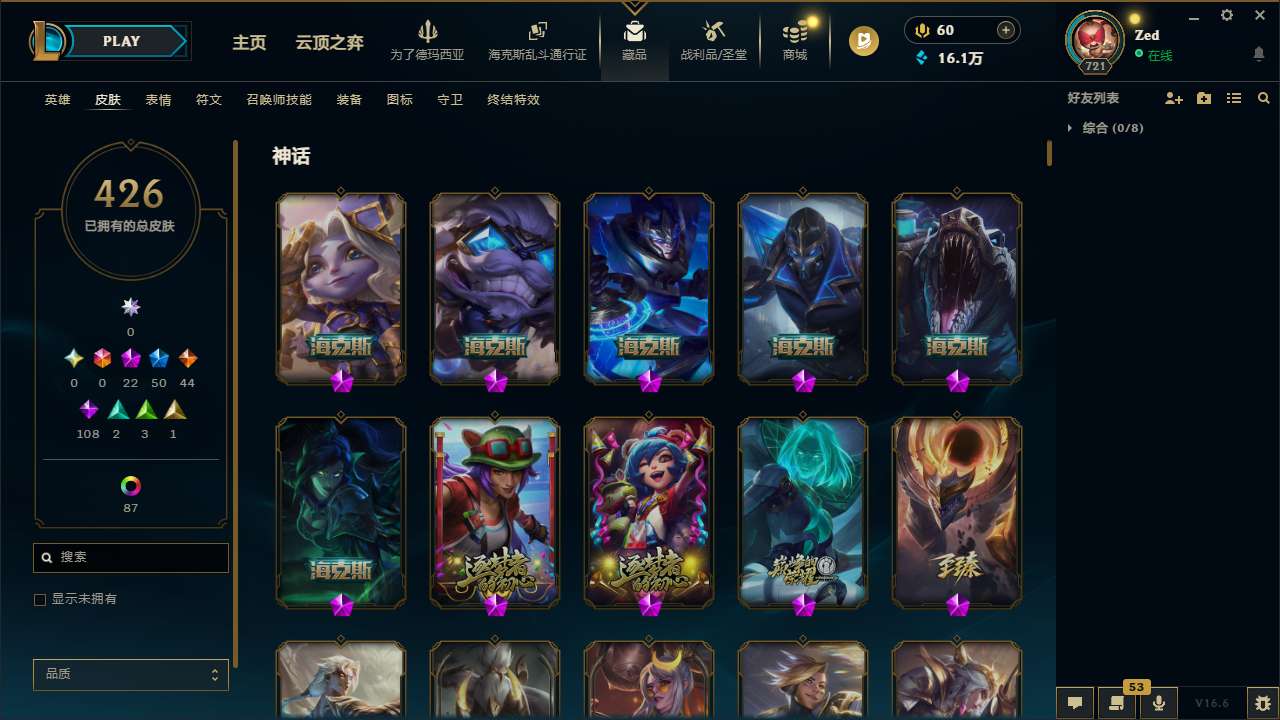The width and height of the screenshot is (1280, 720).
Task: Open friend search magnifier icon
Action: tap(1263, 98)
